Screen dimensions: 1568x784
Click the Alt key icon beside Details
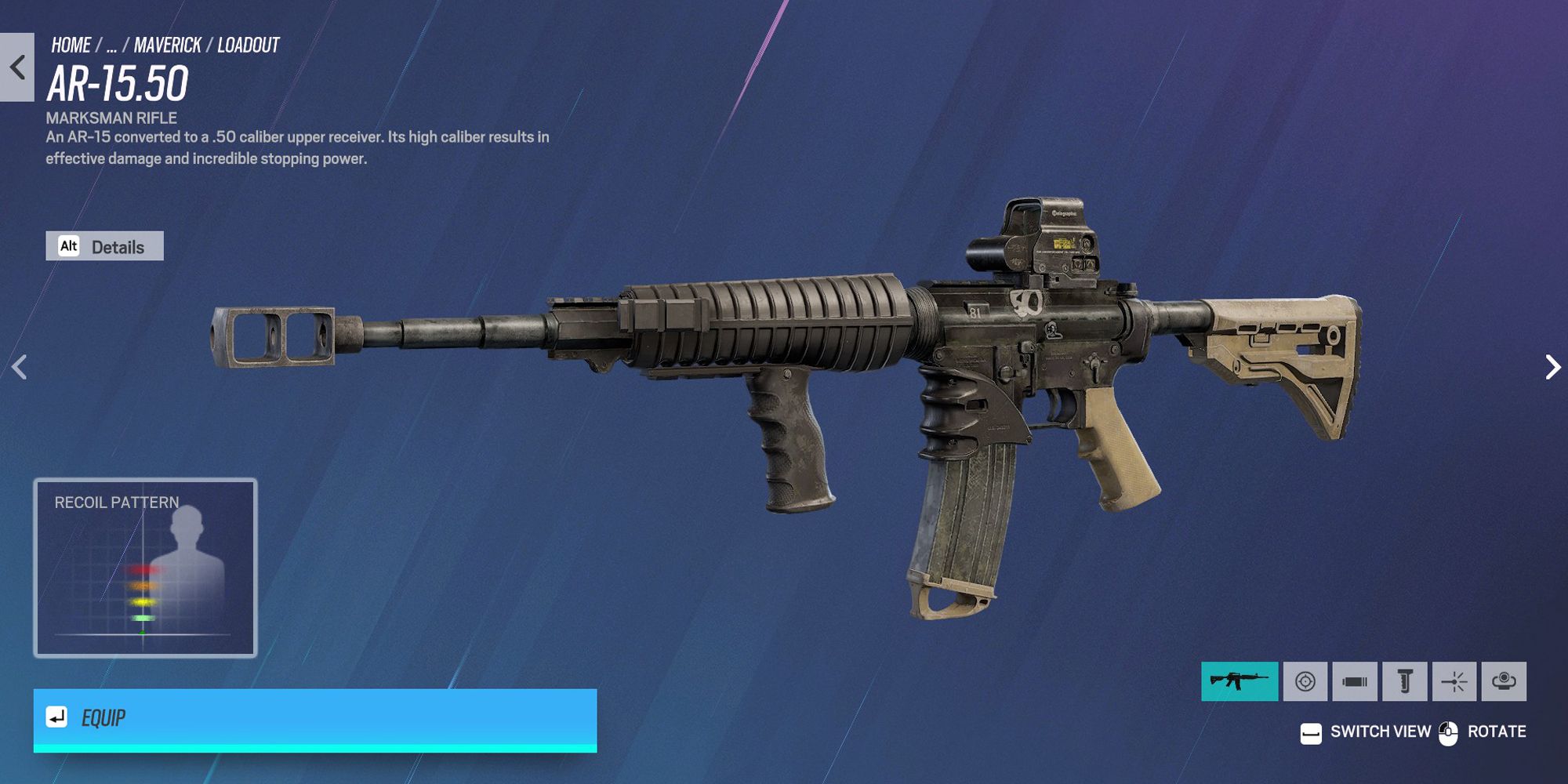point(70,246)
